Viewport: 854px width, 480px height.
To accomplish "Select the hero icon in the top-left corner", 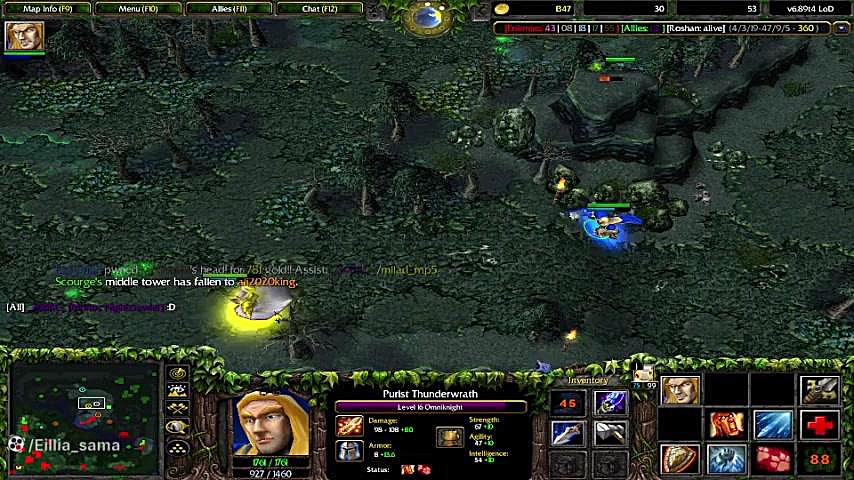I will coord(24,36).
